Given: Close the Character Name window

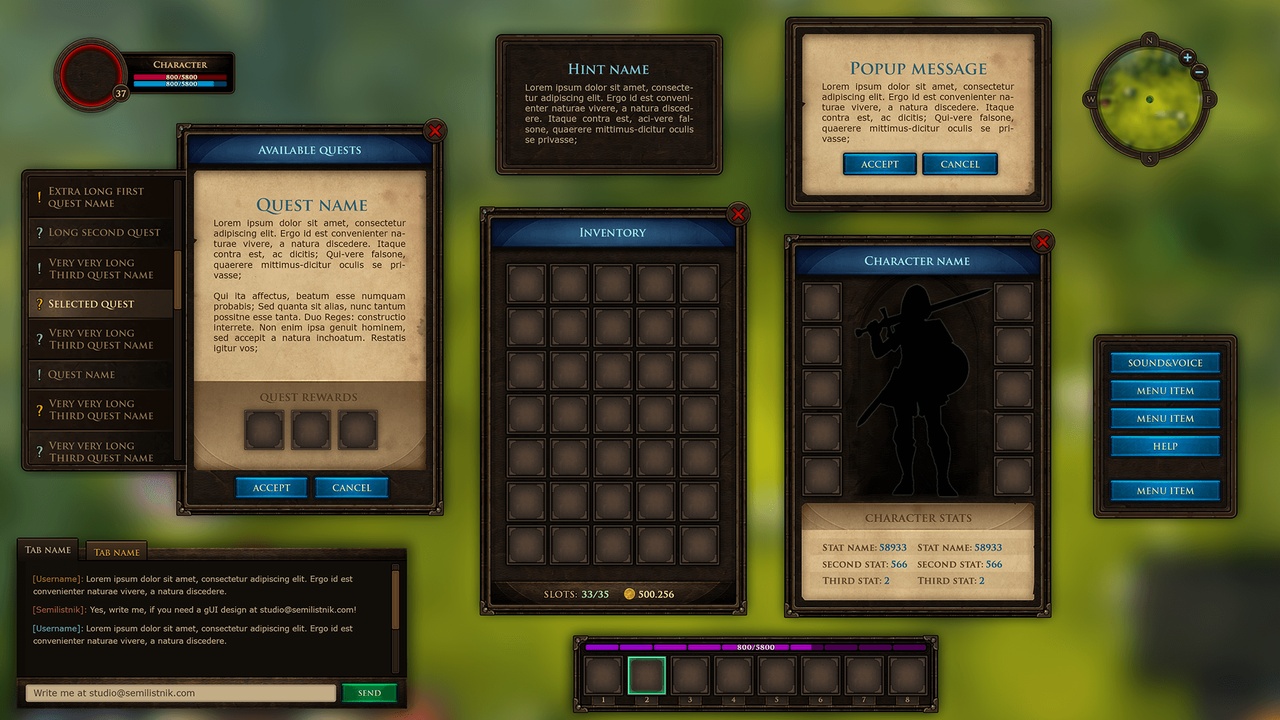Looking at the screenshot, I should coord(1042,242).
